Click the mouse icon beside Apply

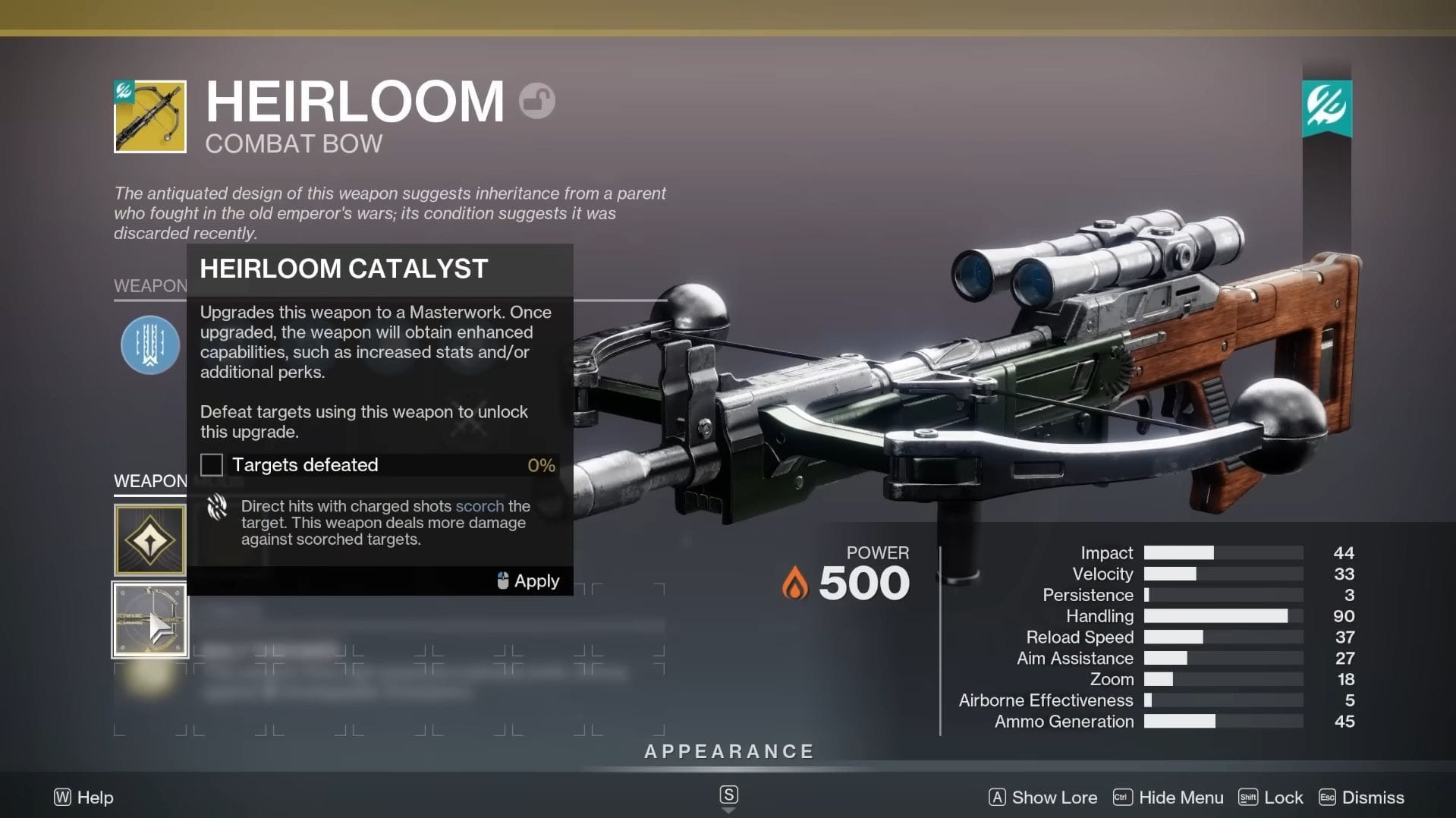pyautogui.click(x=502, y=580)
